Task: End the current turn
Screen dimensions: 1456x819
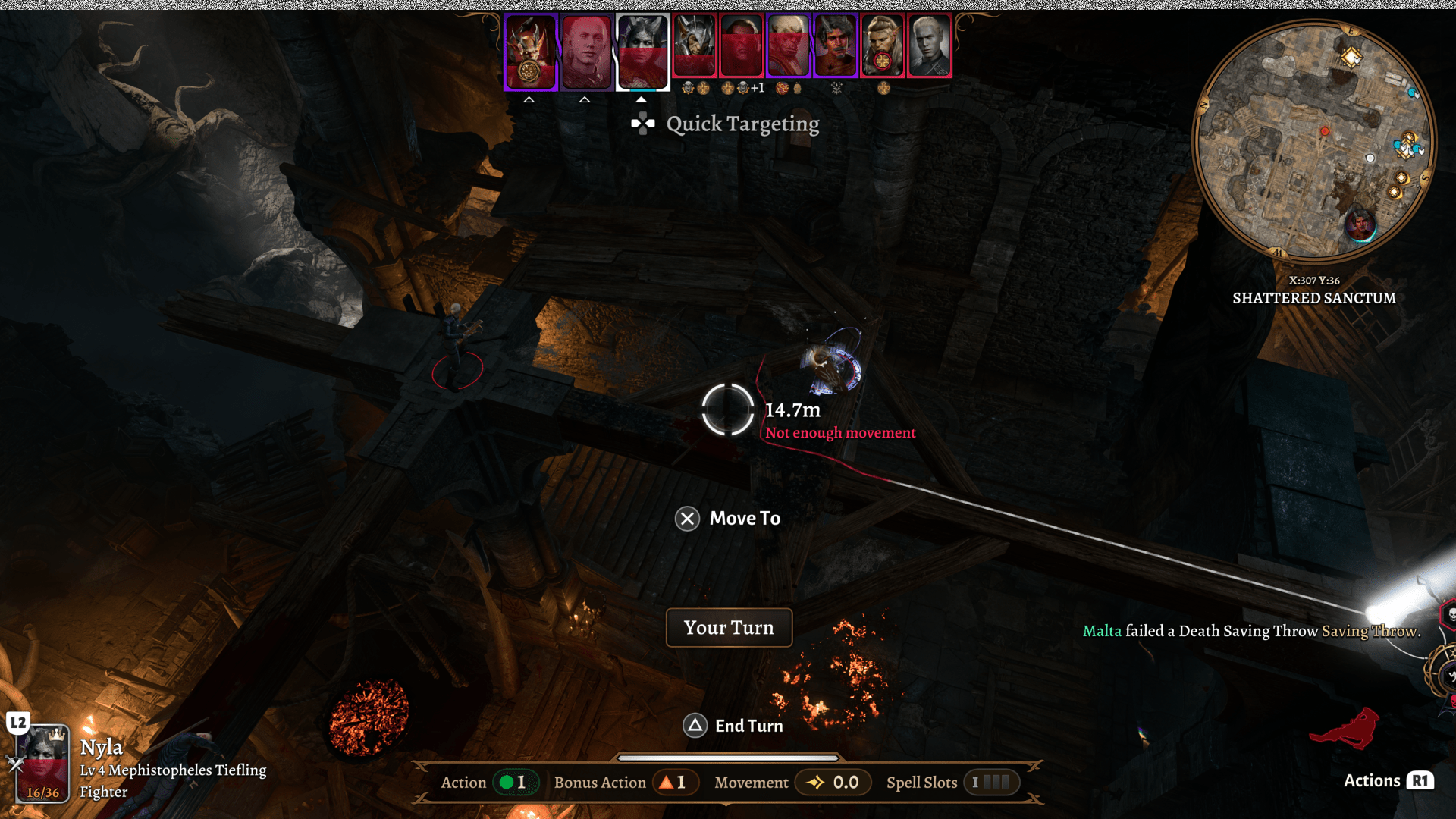Action: point(733,726)
